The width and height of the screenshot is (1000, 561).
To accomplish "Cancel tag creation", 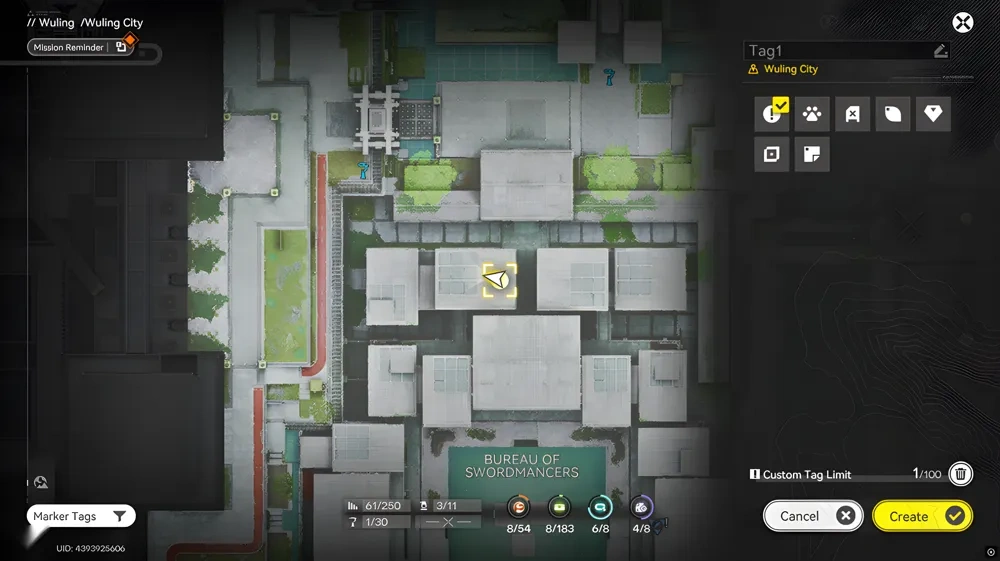I will (812, 516).
